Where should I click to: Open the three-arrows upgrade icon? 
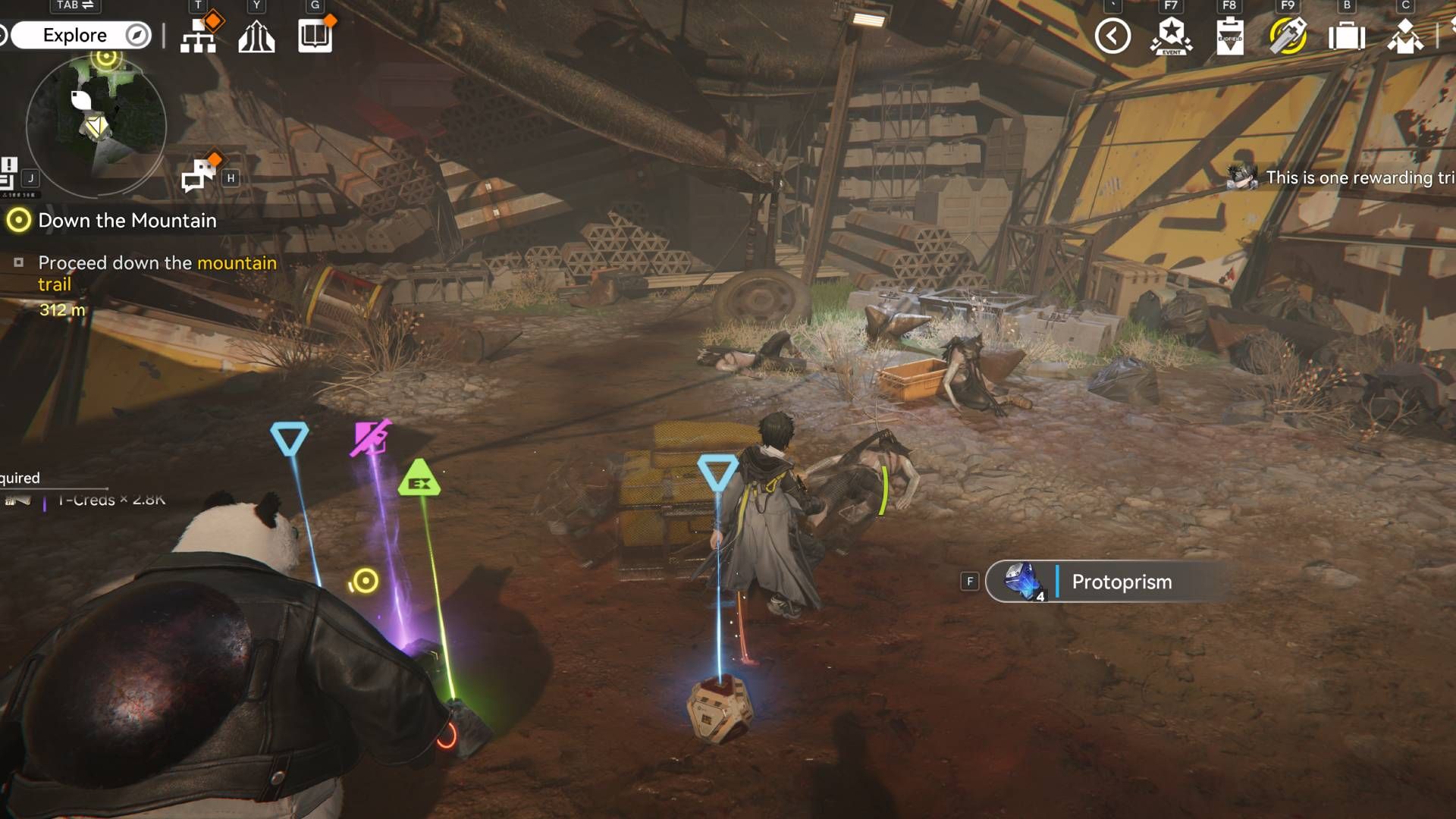pos(256,36)
